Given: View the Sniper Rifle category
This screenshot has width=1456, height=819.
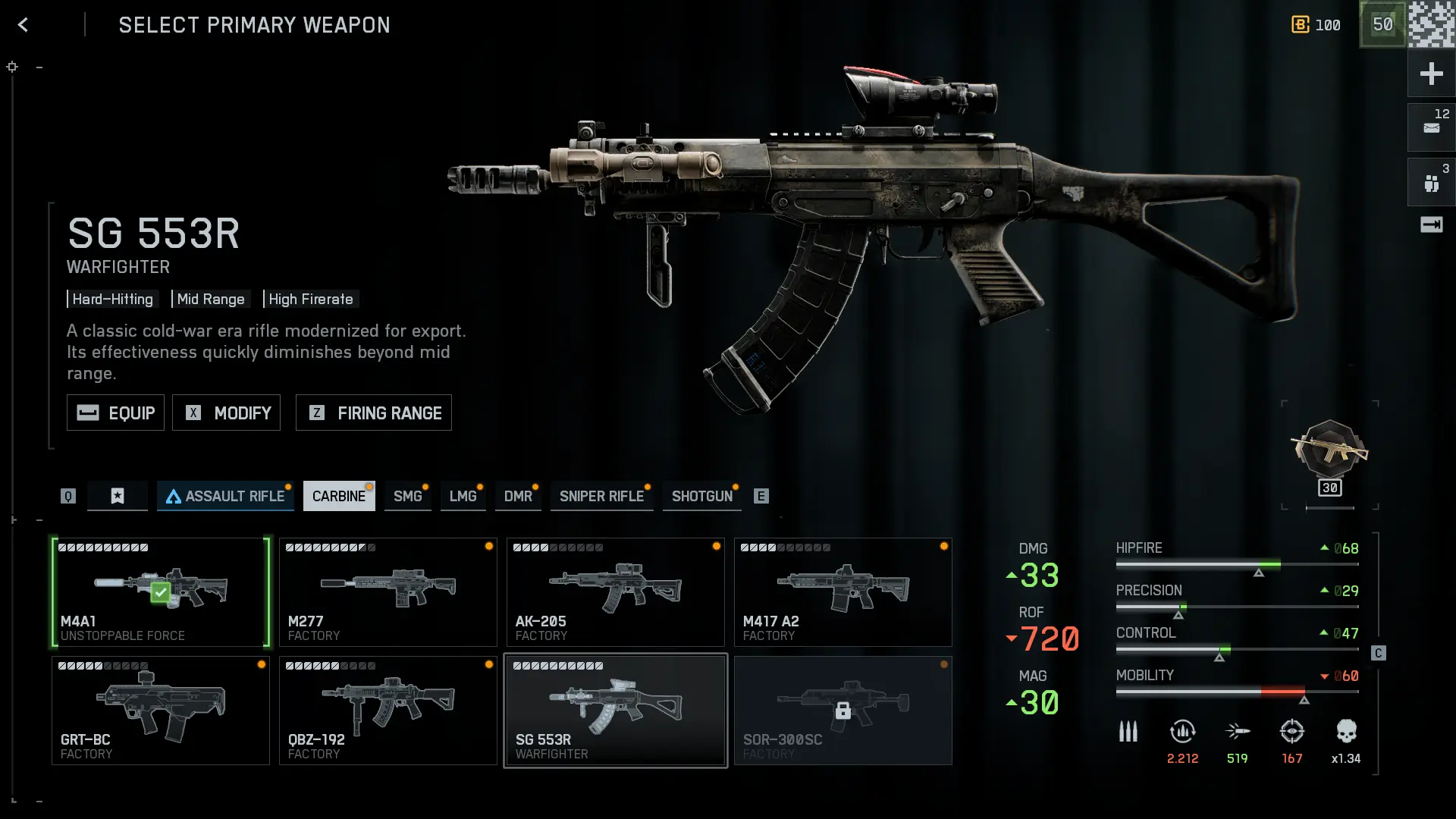Looking at the screenshot, I should click(x=601, y=496).
